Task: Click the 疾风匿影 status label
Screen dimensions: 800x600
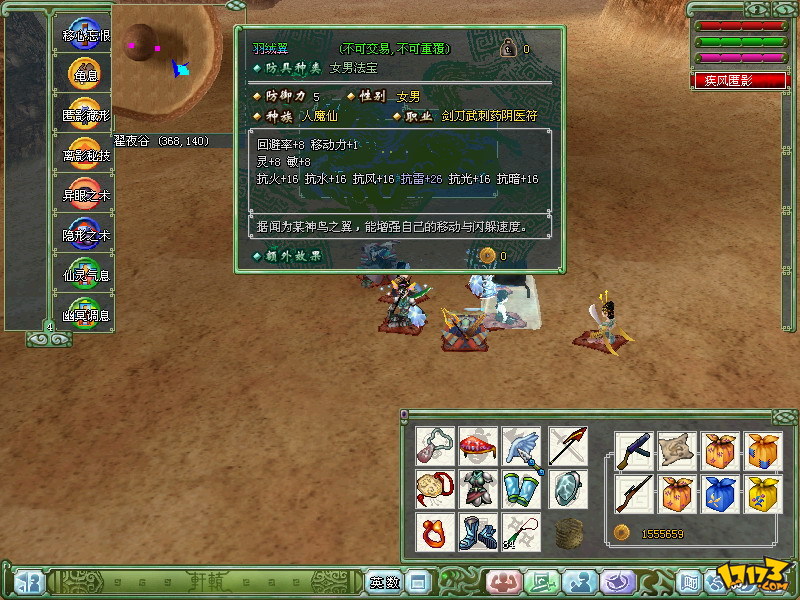Action: 741,81
